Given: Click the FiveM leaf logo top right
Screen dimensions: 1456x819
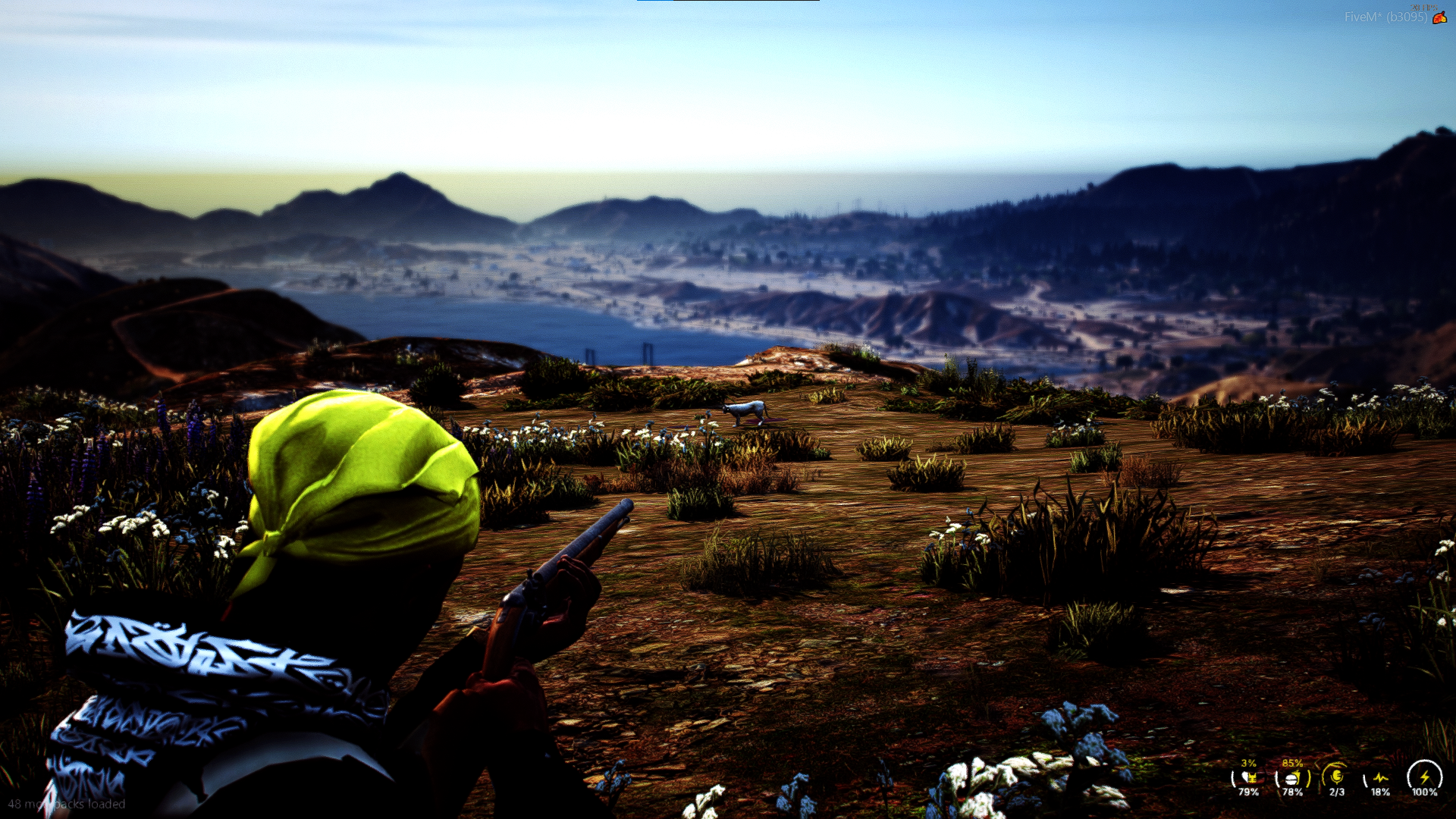Looking at the screenshot, I should click(x=1440, y=17).
